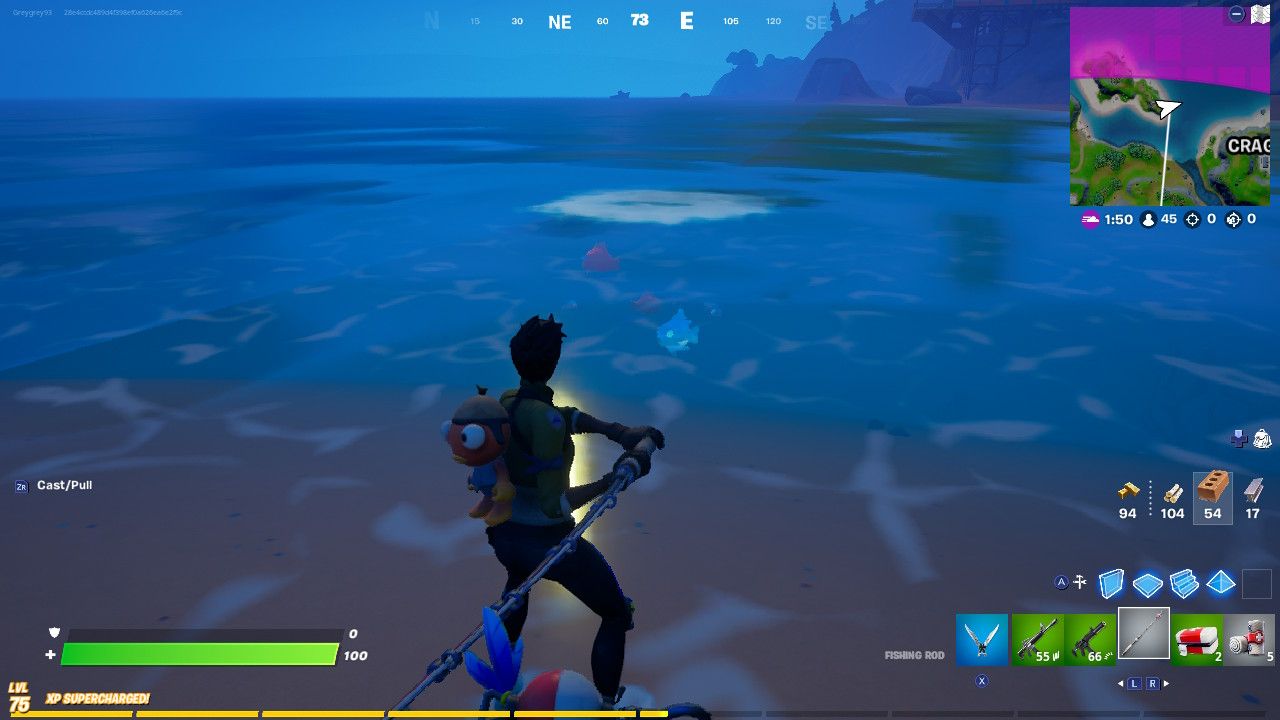The width and height of the screenshot is (1280, 720).
Task: Click the player count icon on minimap bar
Action: click(x=1148, y=219)
